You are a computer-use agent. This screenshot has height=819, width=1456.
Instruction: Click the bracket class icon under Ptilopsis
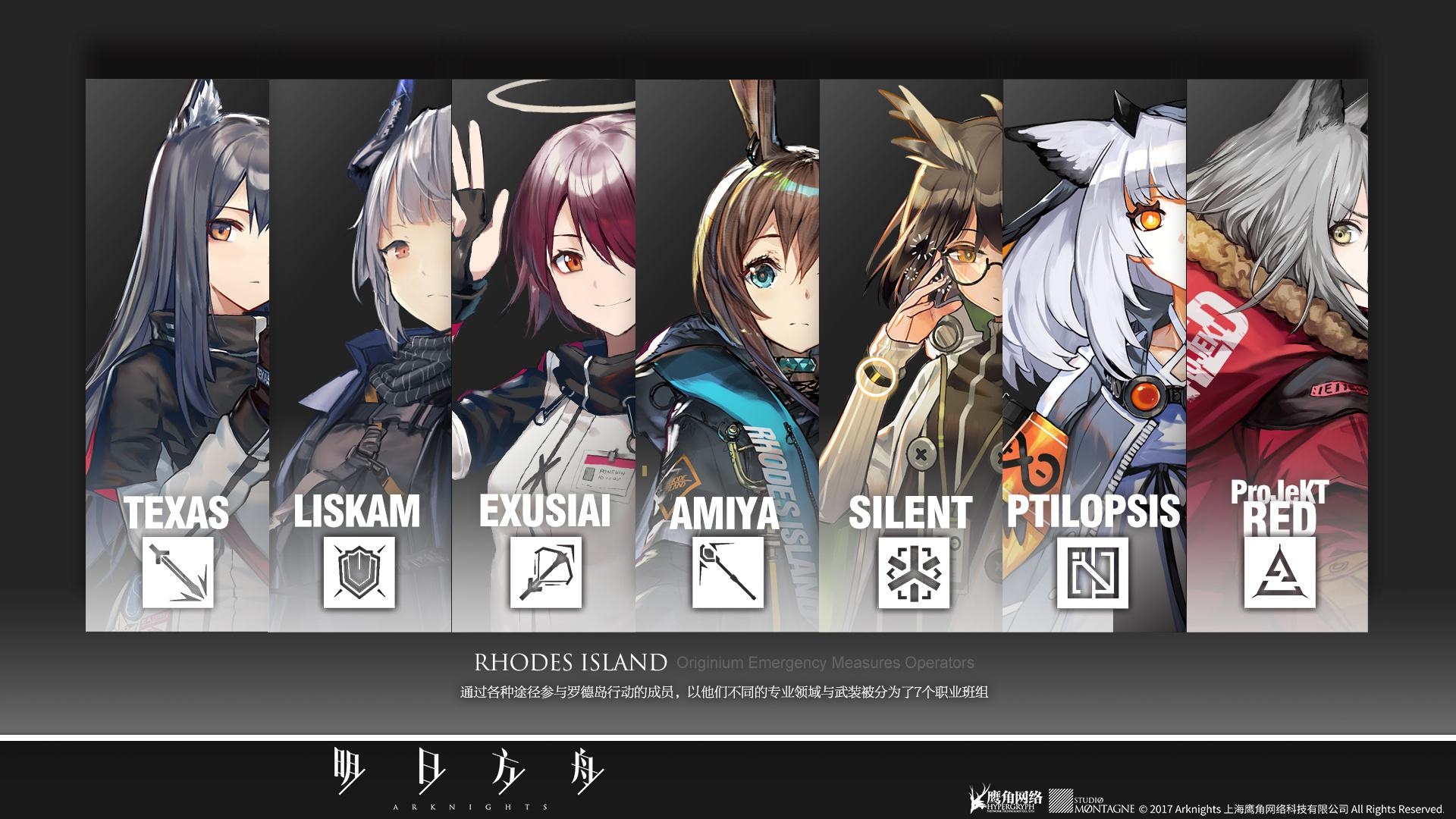(1093, 573)
